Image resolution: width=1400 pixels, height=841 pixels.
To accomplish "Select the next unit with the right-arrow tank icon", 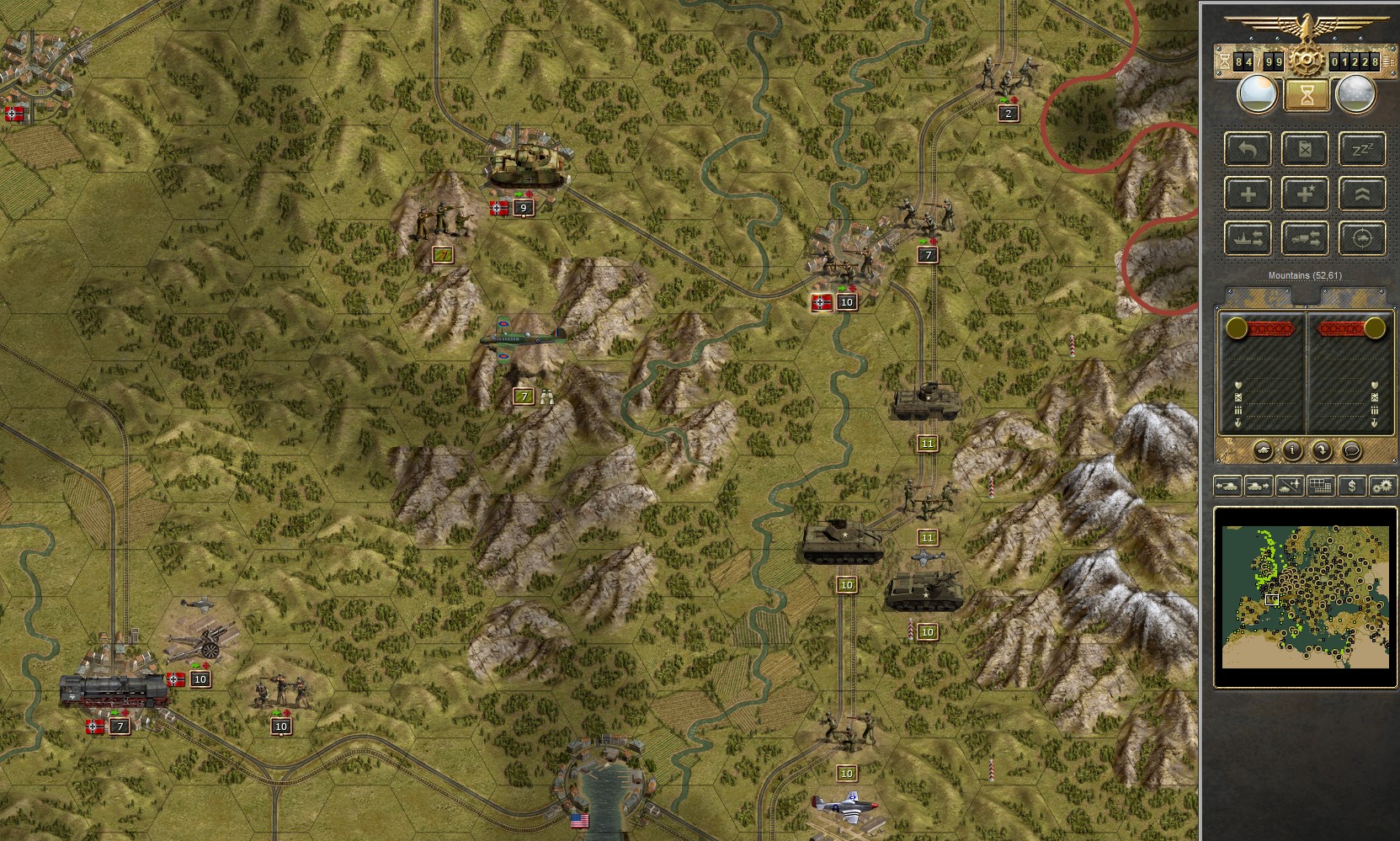I will [x=1258, y=487].
